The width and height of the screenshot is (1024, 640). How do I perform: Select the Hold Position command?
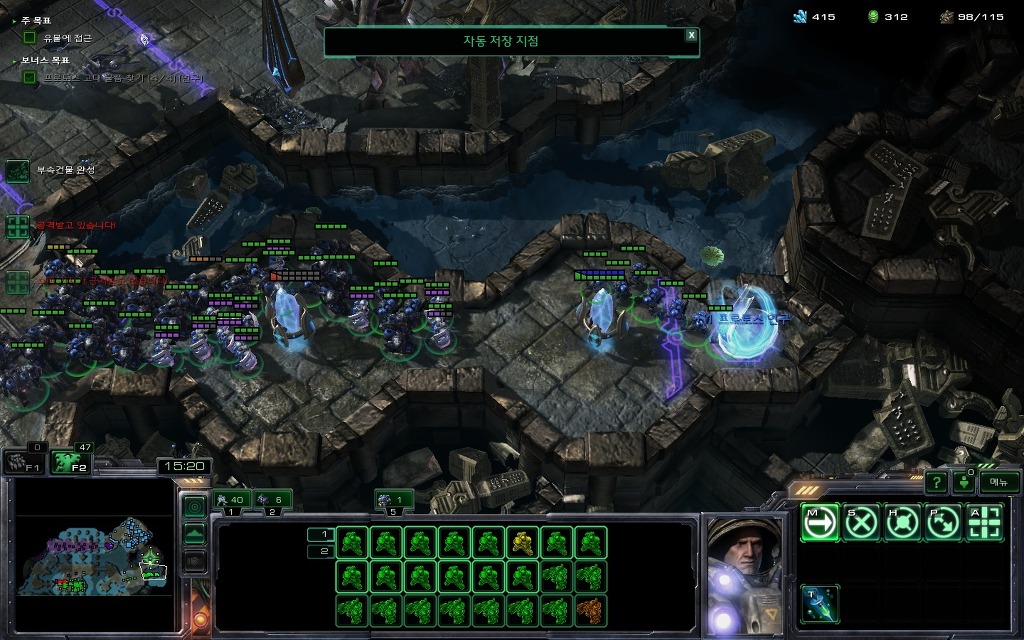902,522
